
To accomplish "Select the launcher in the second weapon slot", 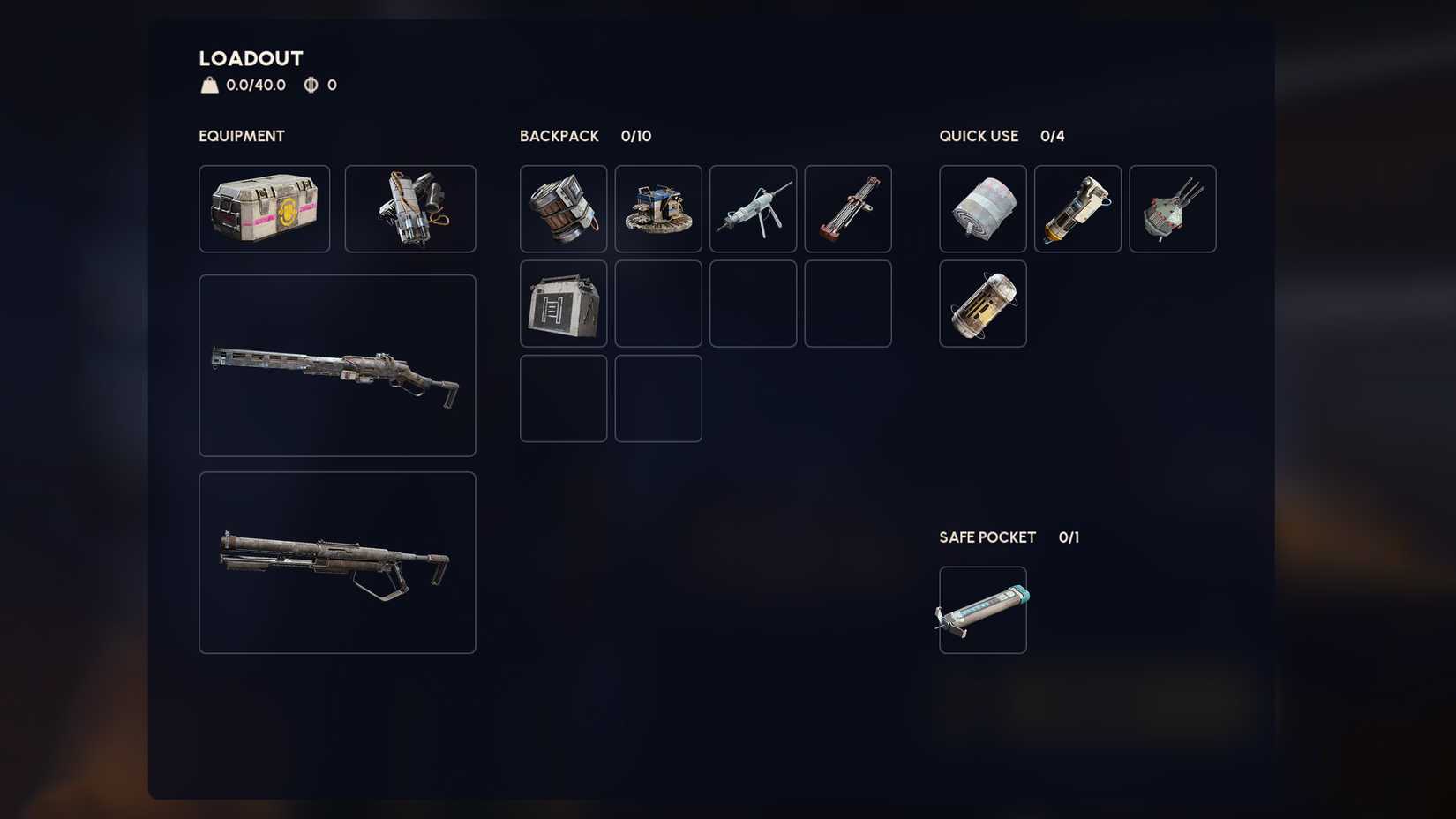I will 337,561.
